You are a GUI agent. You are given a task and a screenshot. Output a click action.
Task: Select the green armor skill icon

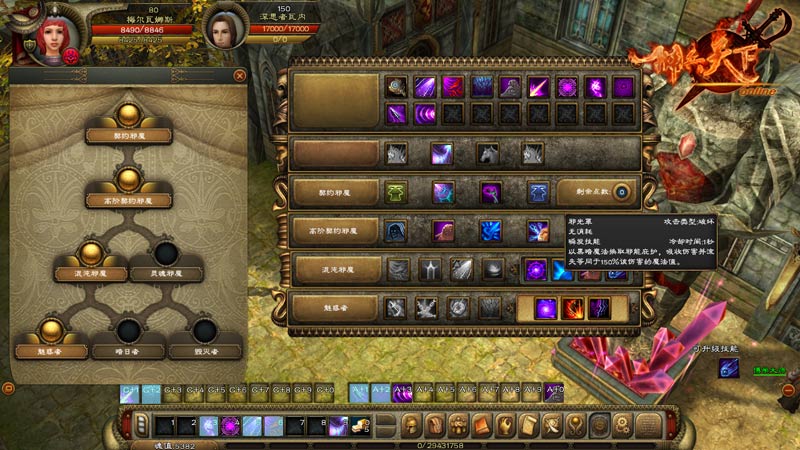pyautogui.click(x=397, y=192)
